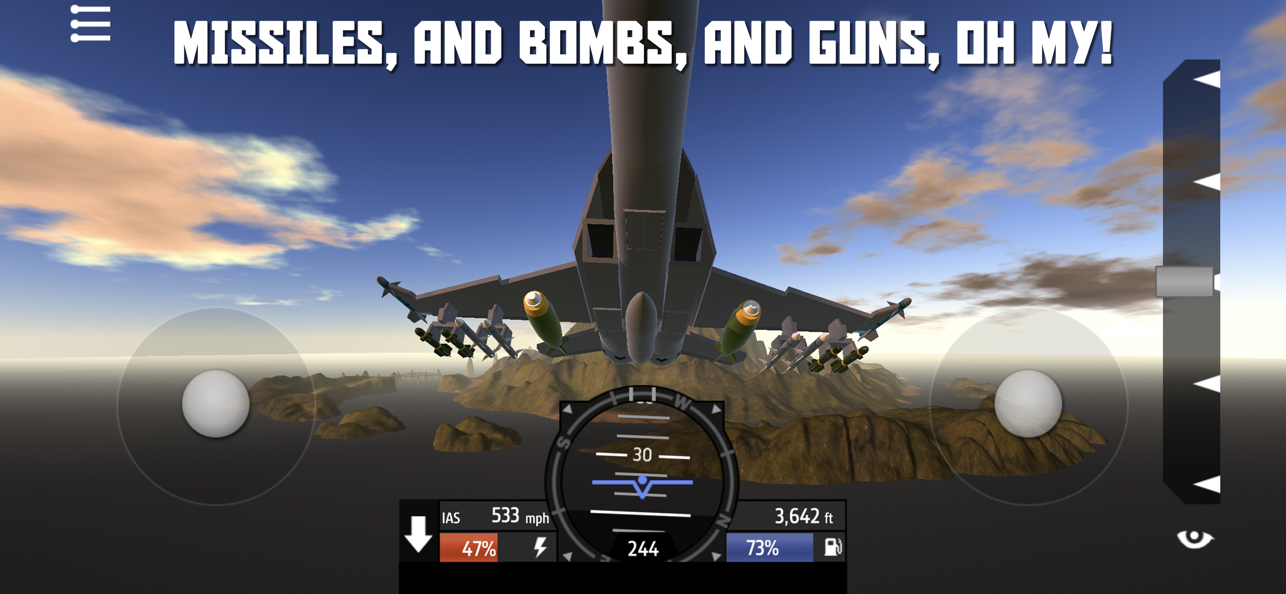Click the throttle slider handle
This screenshot has height=594, width=1286.
pos(1186,282)
